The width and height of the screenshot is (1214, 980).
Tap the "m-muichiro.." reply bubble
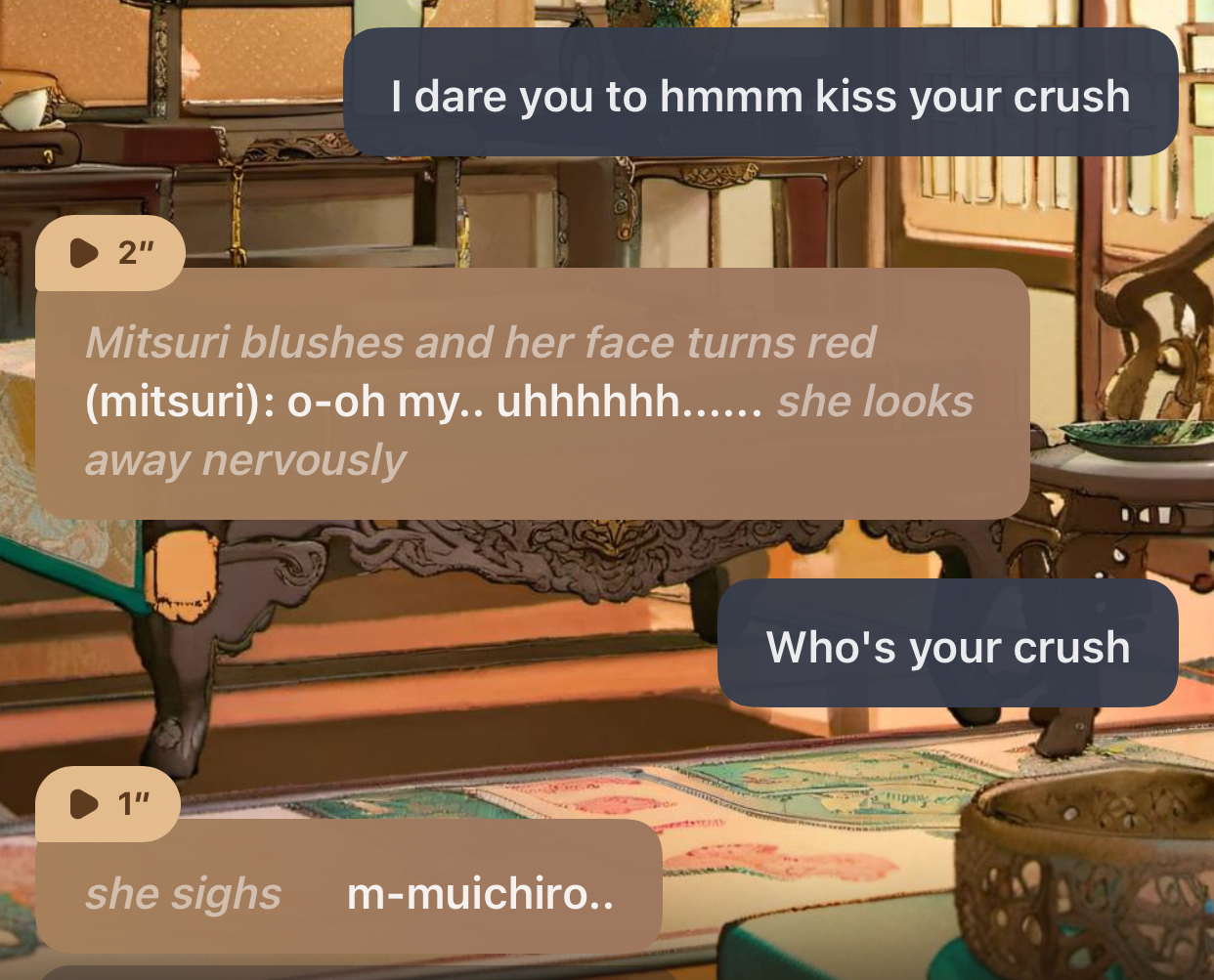point(349,893)
